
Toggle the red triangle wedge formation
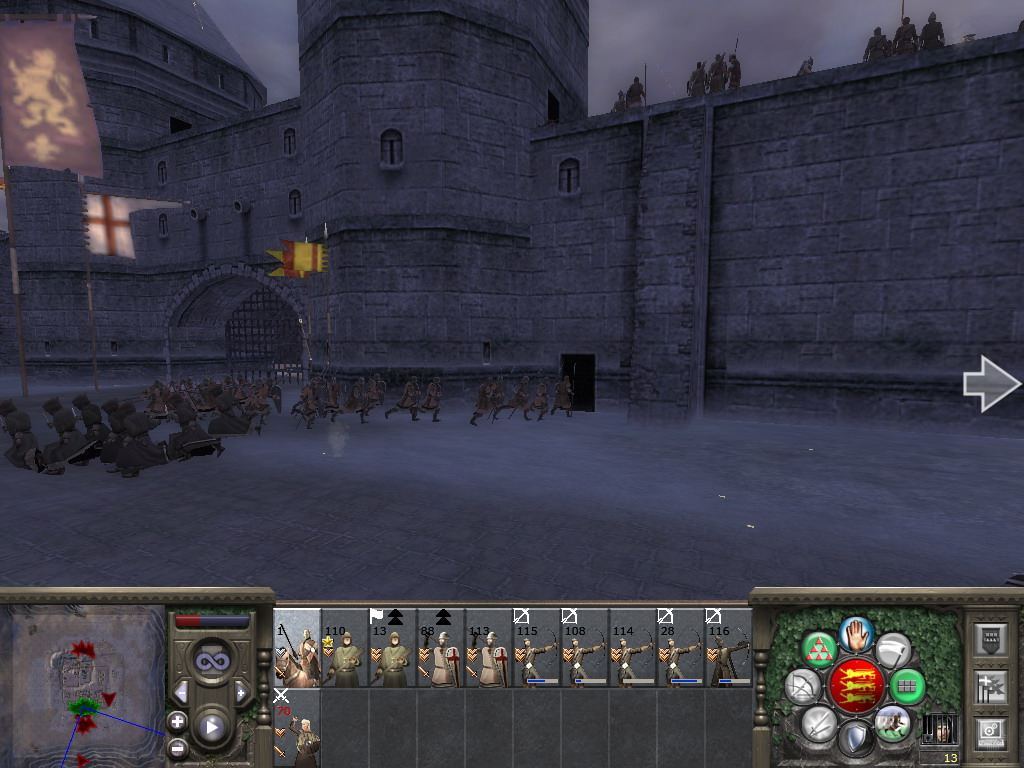tap(819, 650)
